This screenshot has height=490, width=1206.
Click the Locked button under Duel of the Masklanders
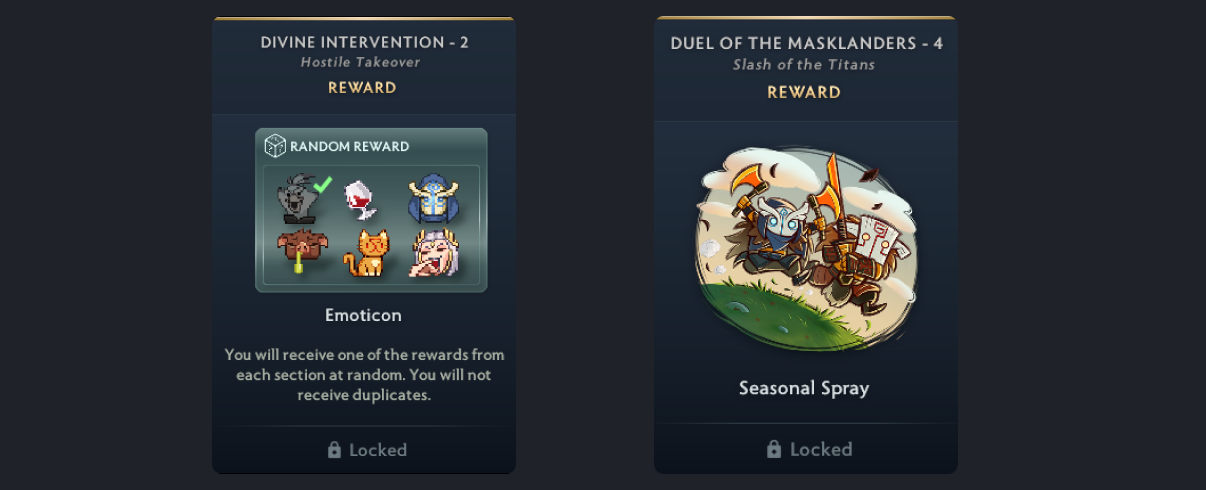pyautogui.click(x=806, y=449)
